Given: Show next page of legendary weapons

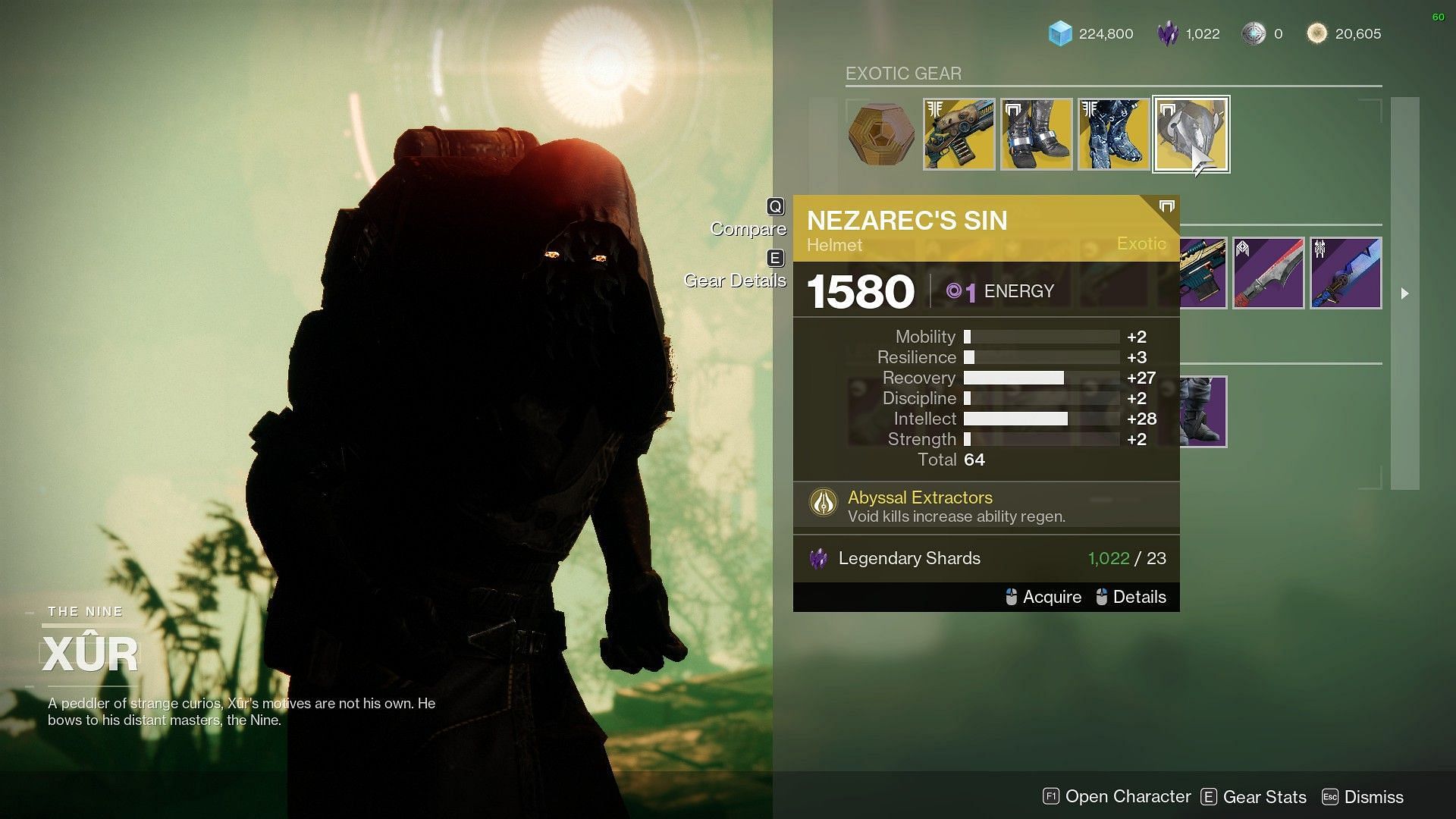Looking at the screenshot, I should 1404,293.
